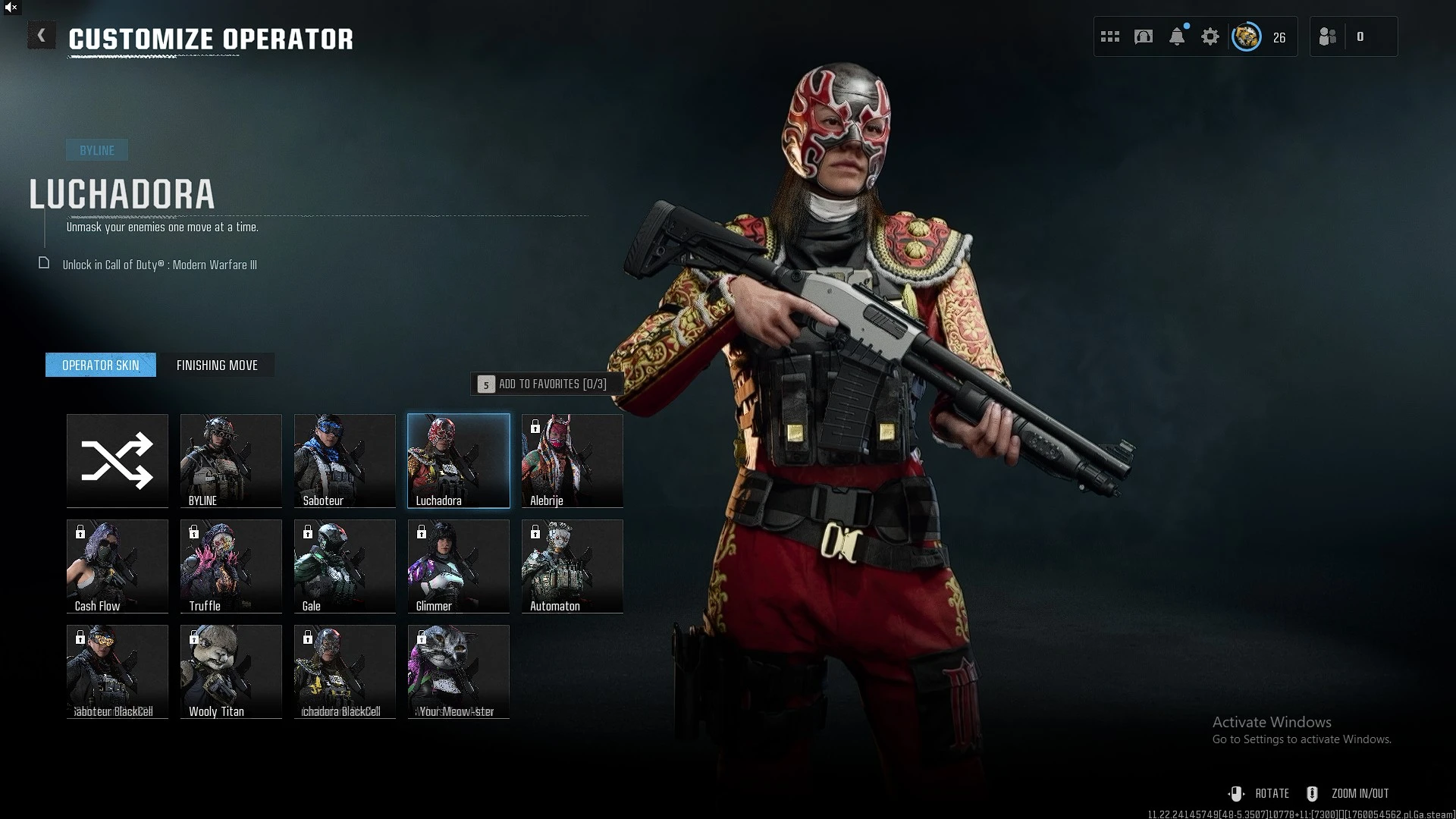This screenshot has width=1456, height=819.
Task: Select the Truffle operator skin
Action: coord(231,566)
